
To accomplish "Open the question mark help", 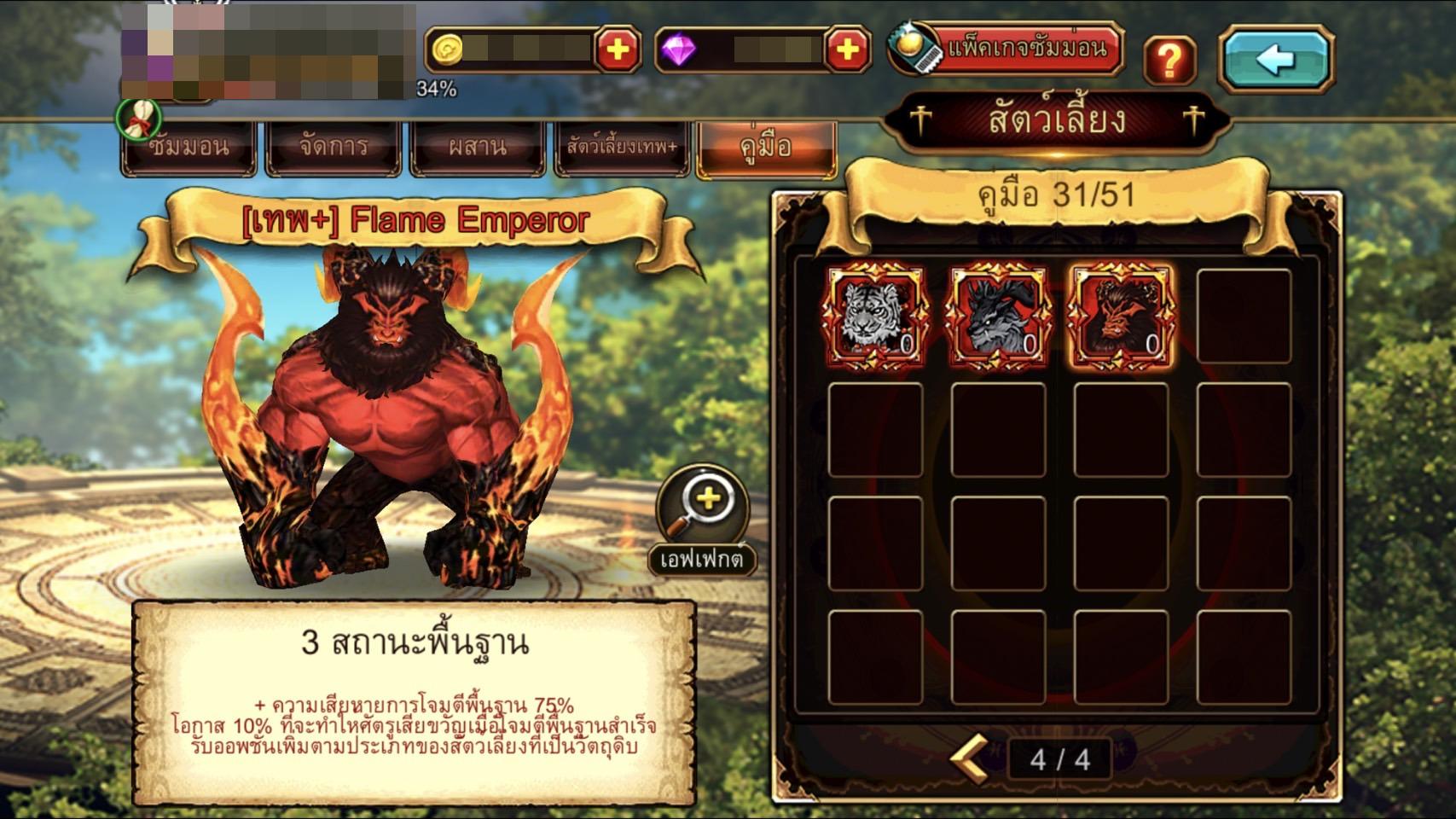I will (x=1169, y=60).
